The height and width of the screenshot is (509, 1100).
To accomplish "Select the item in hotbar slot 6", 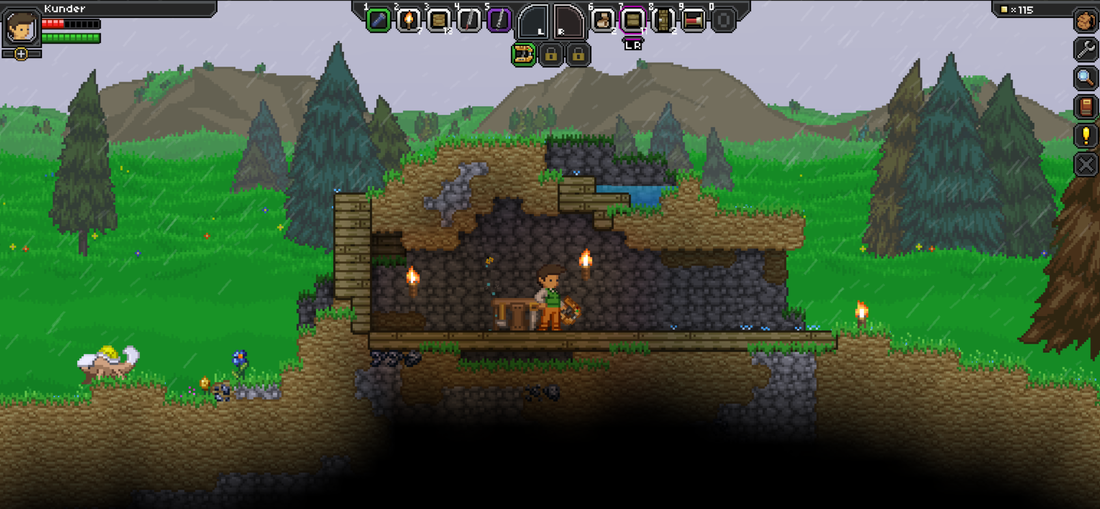I will (x=602, y=20).
